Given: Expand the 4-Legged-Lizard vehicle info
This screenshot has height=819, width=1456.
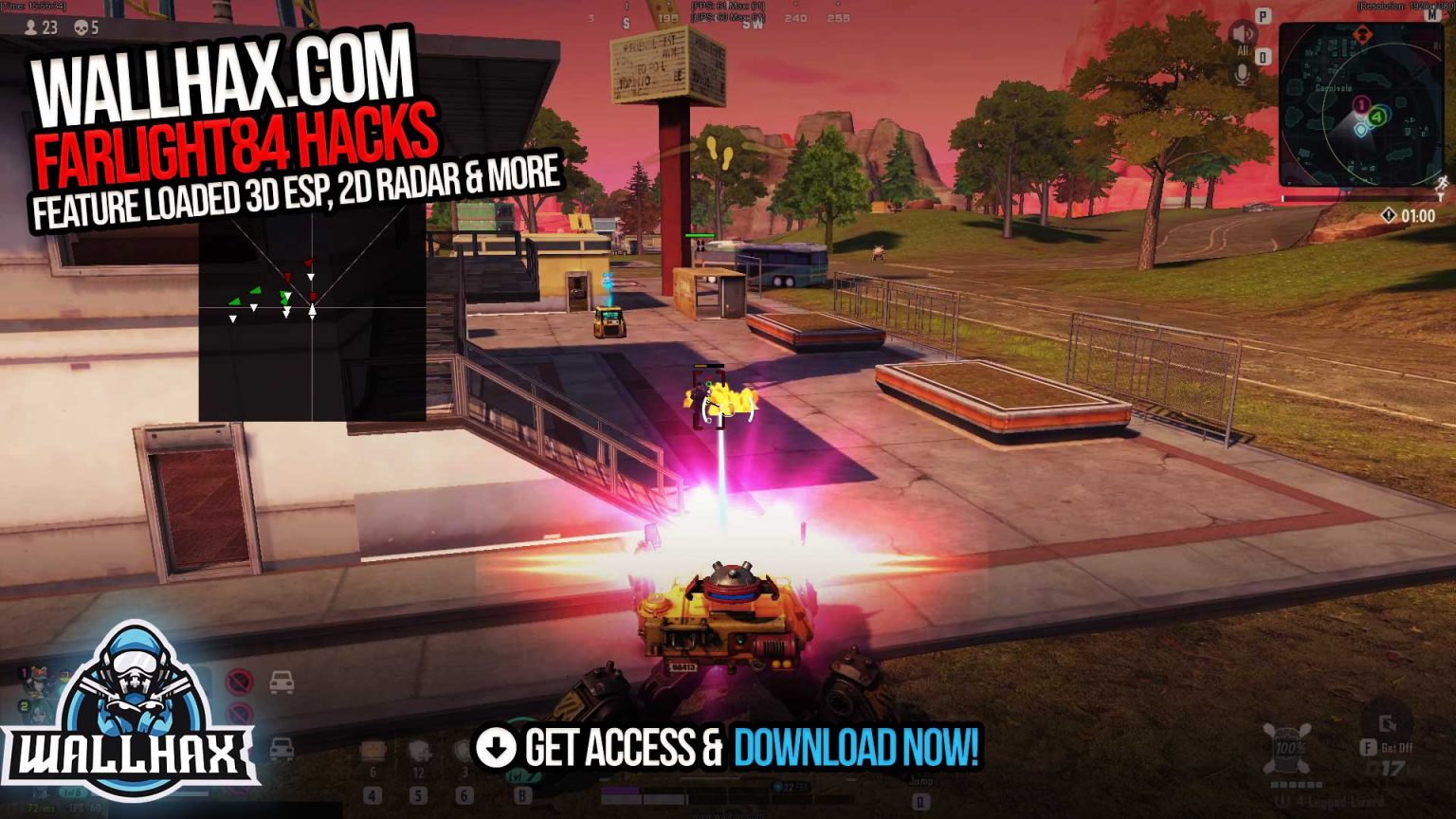Looking at the screenshot, I should click(1339, 801).
